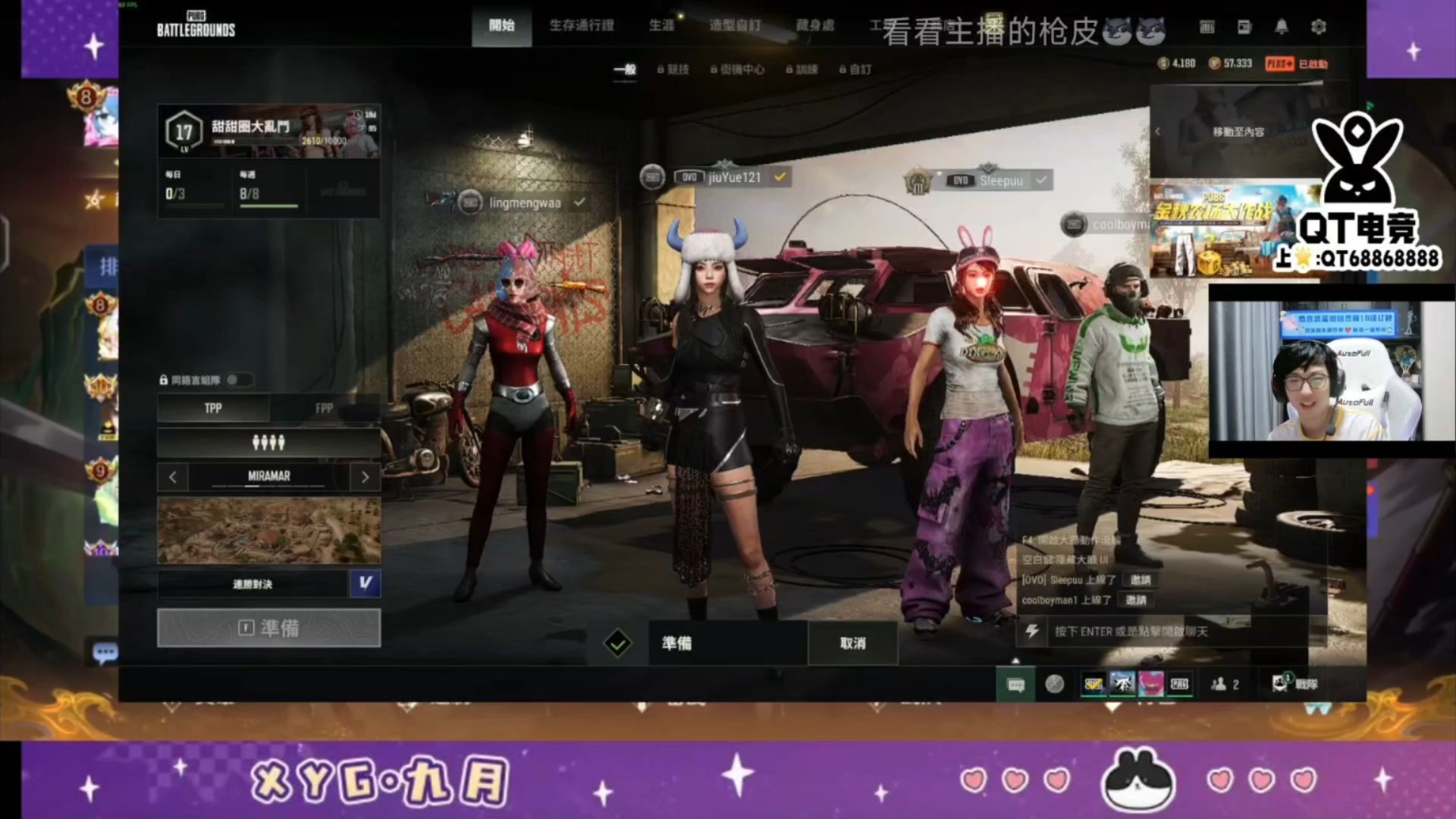
Task: Invite Sleepuu using the 邀請 button
Action: point(1140,580)
